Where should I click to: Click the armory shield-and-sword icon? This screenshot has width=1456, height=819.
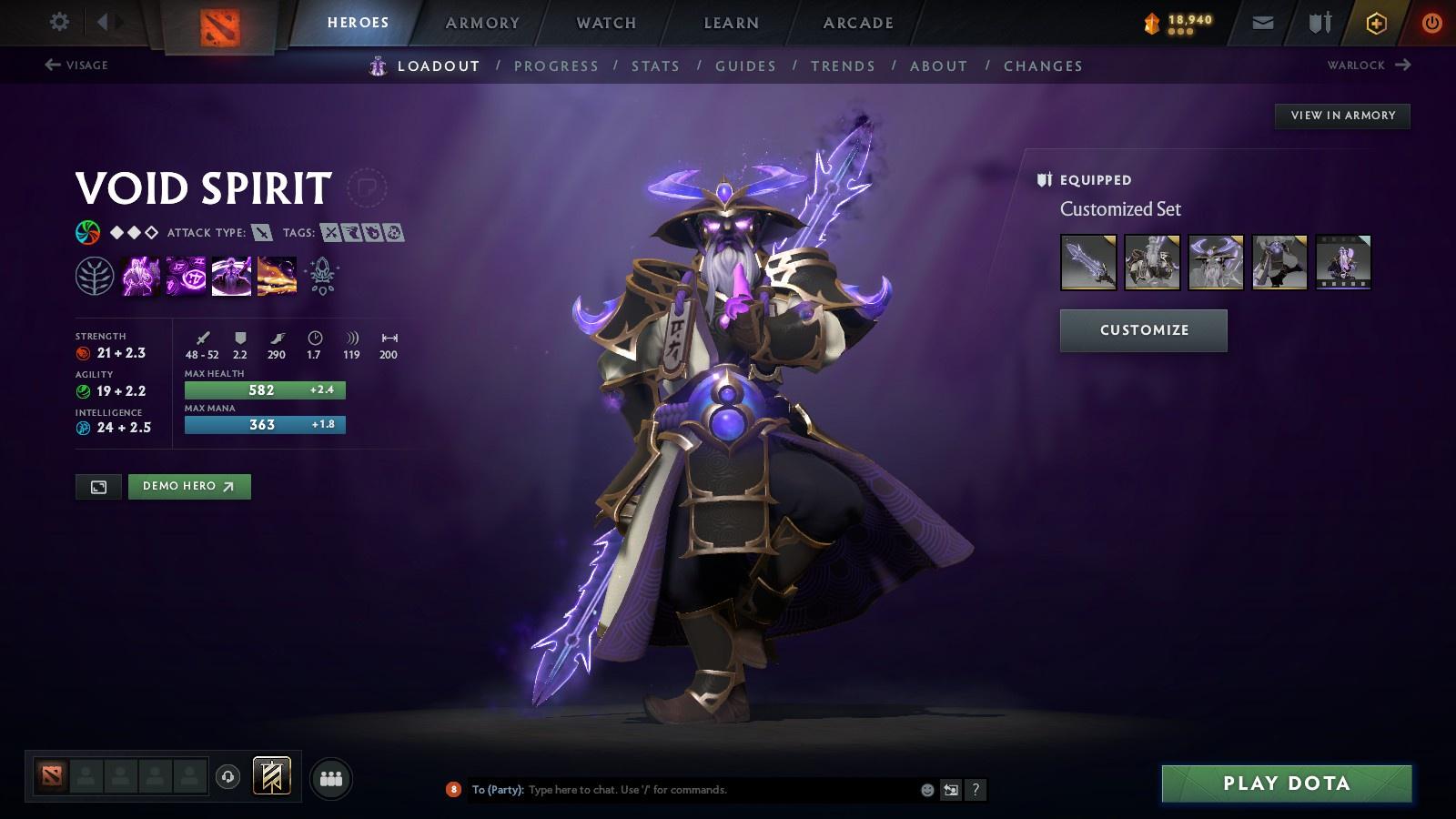click(1319, 21)
